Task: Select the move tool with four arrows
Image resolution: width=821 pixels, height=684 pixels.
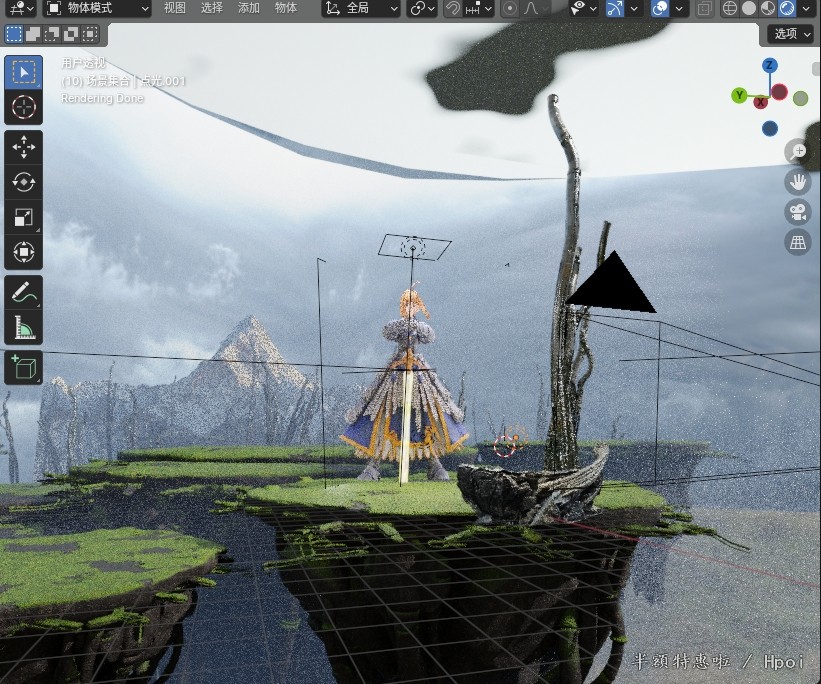Action: [23, 147]
